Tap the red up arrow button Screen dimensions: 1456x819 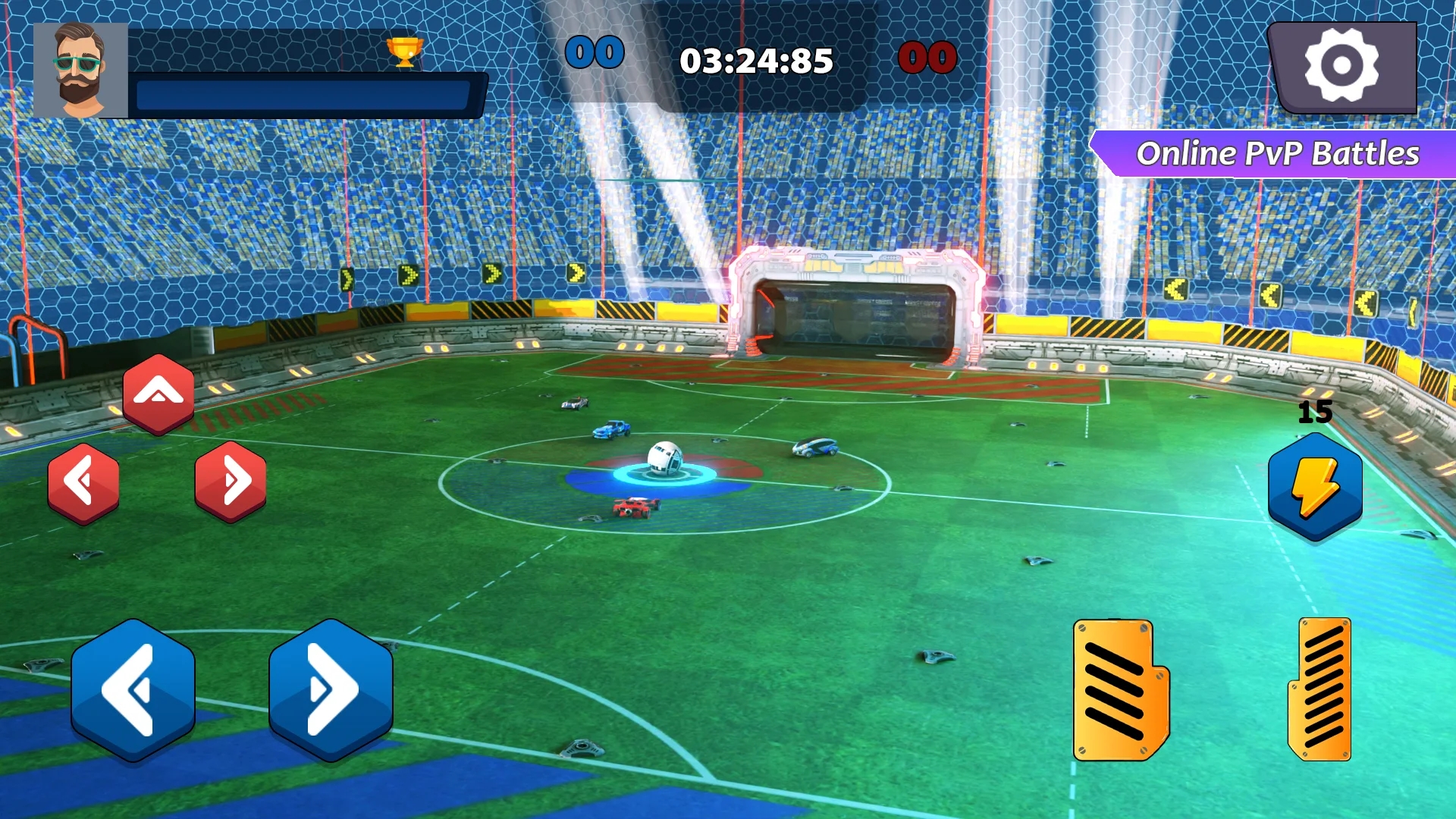tap(158, 394)
